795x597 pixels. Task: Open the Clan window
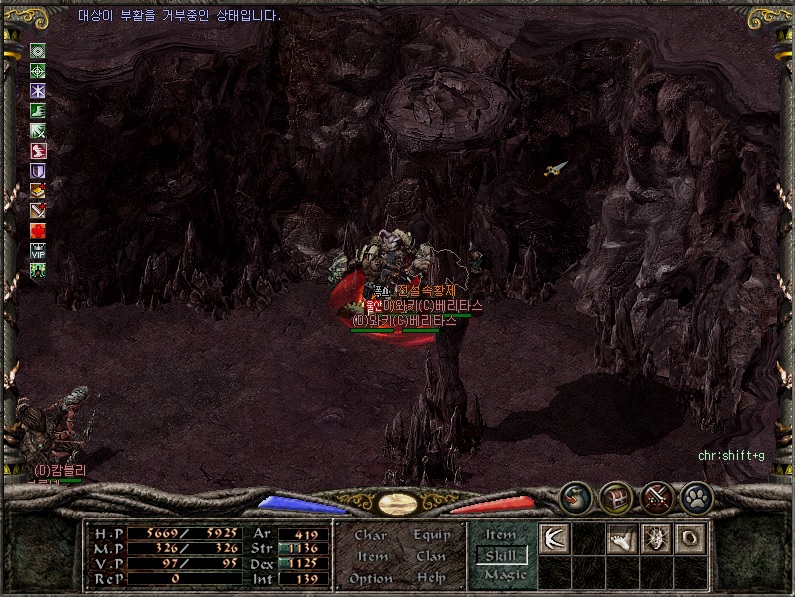point(431,556)
